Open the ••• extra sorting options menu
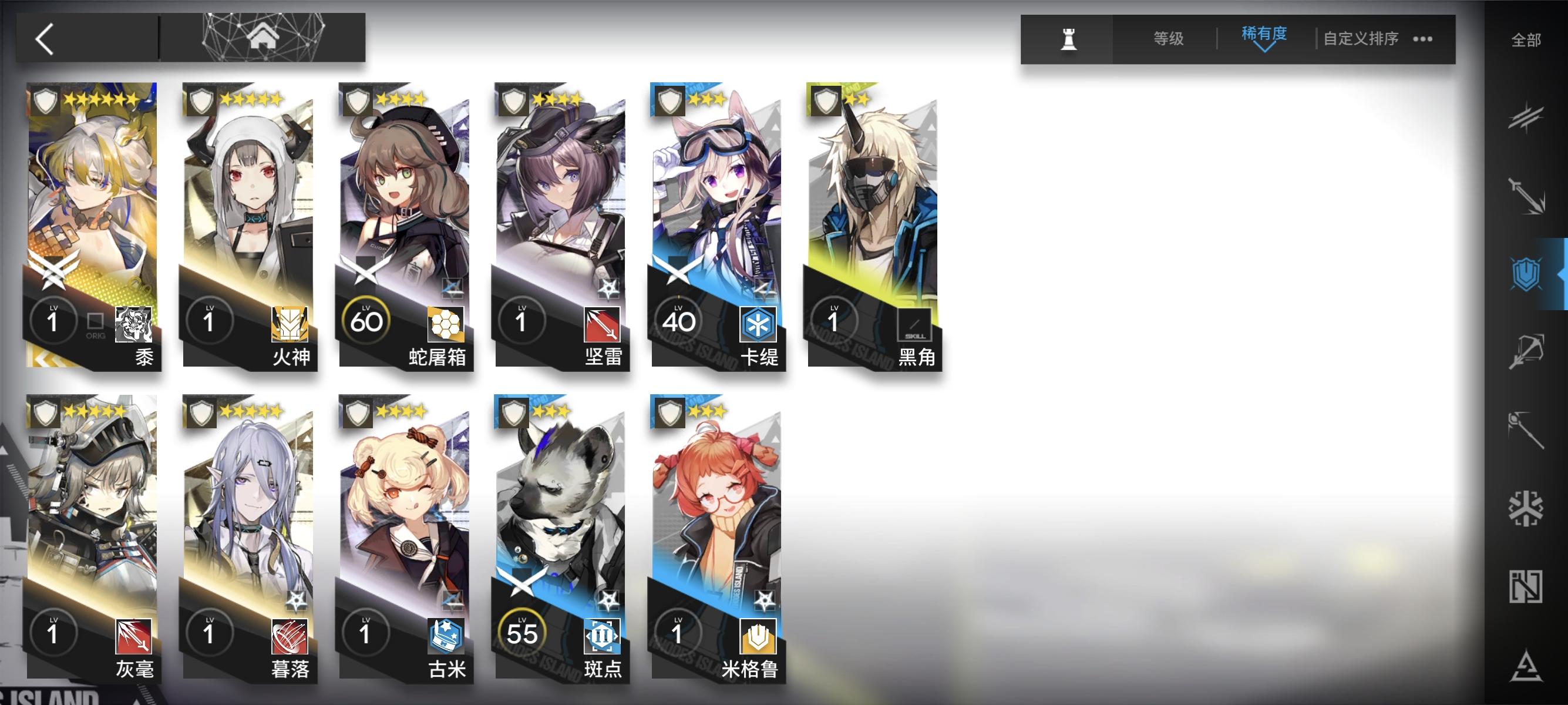 [1422, 38]
